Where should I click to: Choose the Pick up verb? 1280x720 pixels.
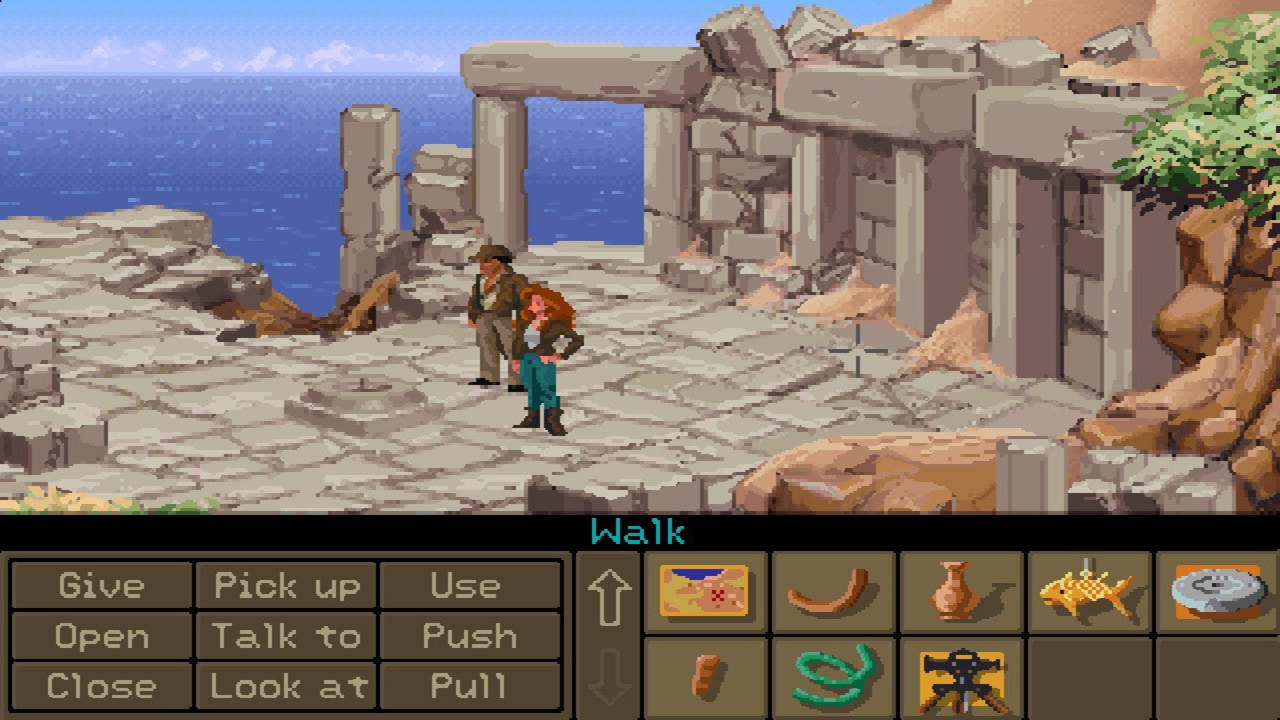[x=288, y=587]
